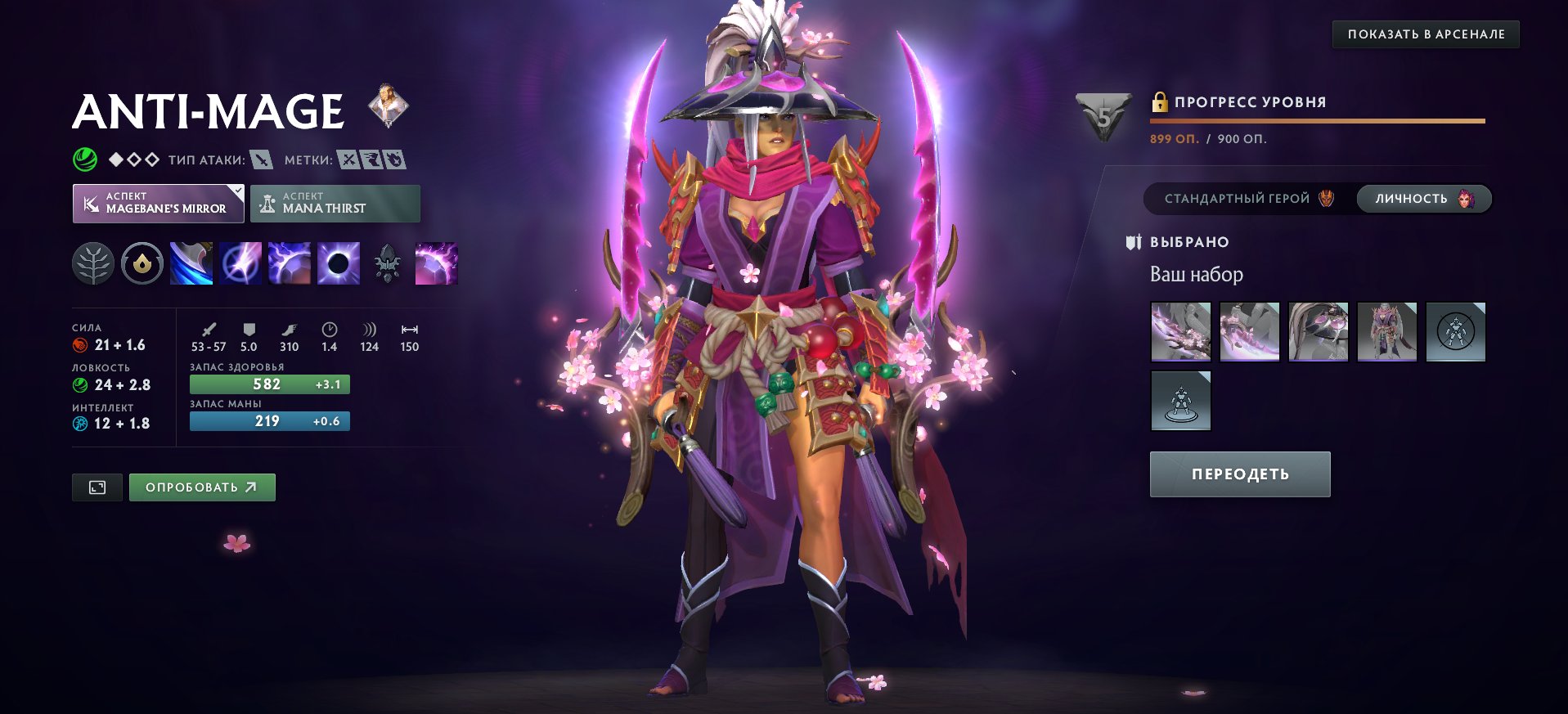The width and height of the screenshot is (1568, 714).
Task: Click the orange level progress bar
Action: click(1317, 120)
